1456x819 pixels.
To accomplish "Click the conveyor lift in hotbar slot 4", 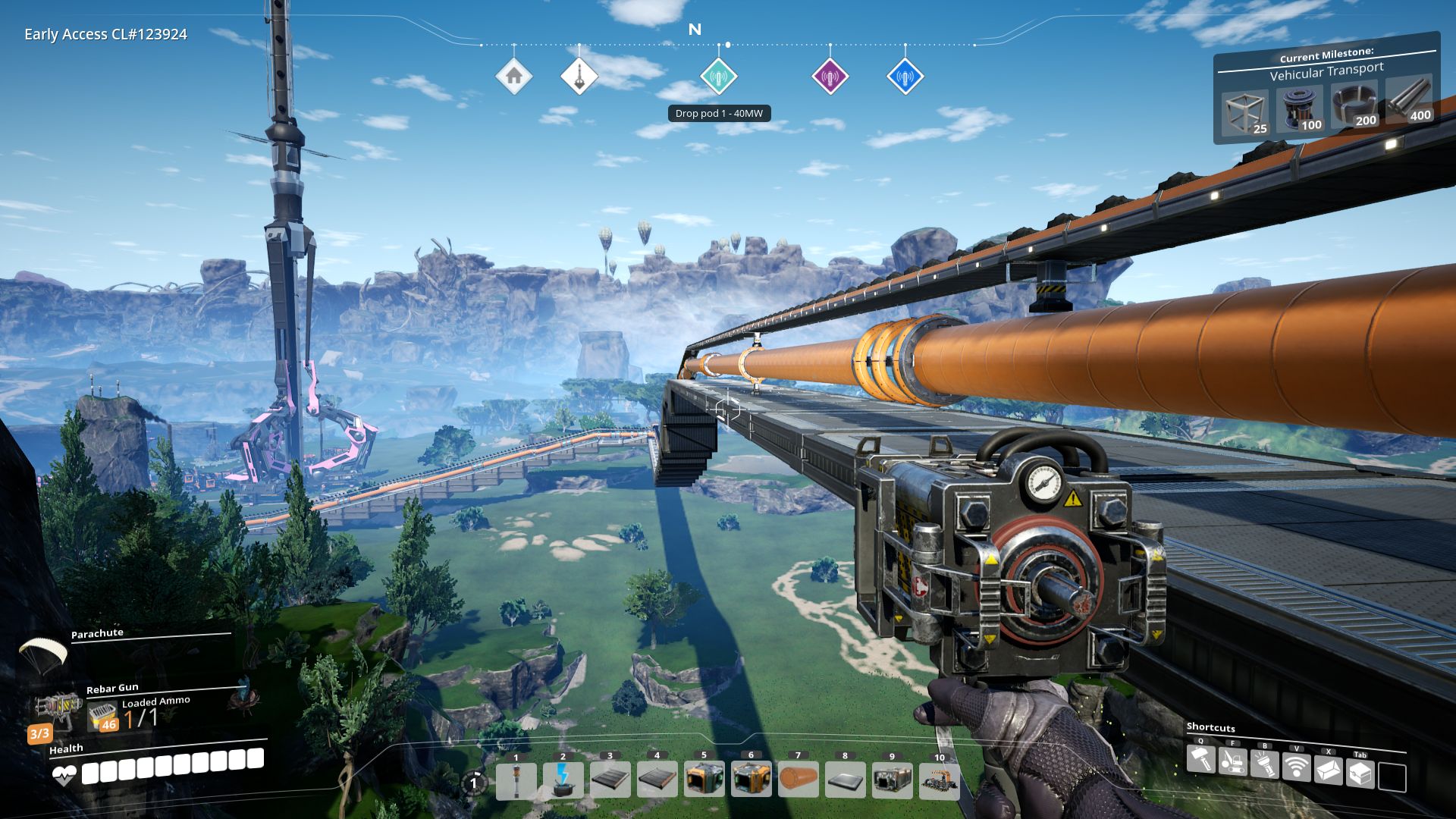I will click(657, 779).
